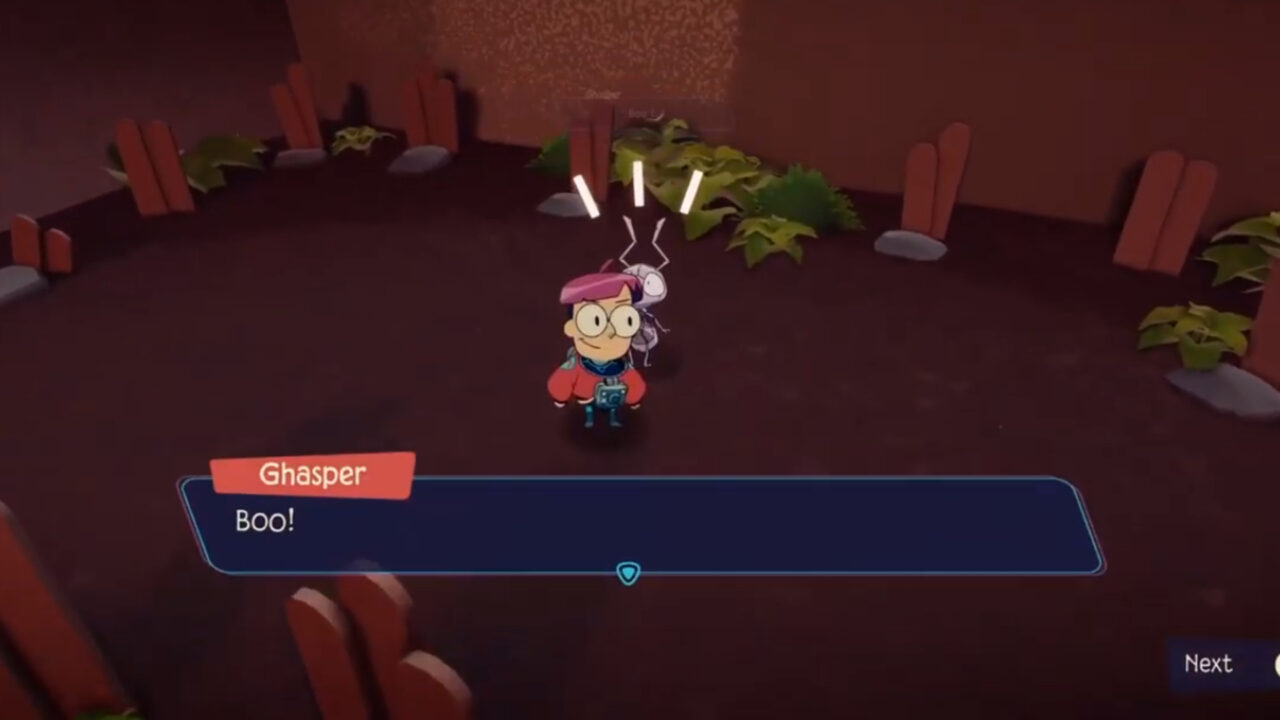1280x720 pixels.
Task: Toggle the Ghasper speaker name tag
Action: pos(310,475)
